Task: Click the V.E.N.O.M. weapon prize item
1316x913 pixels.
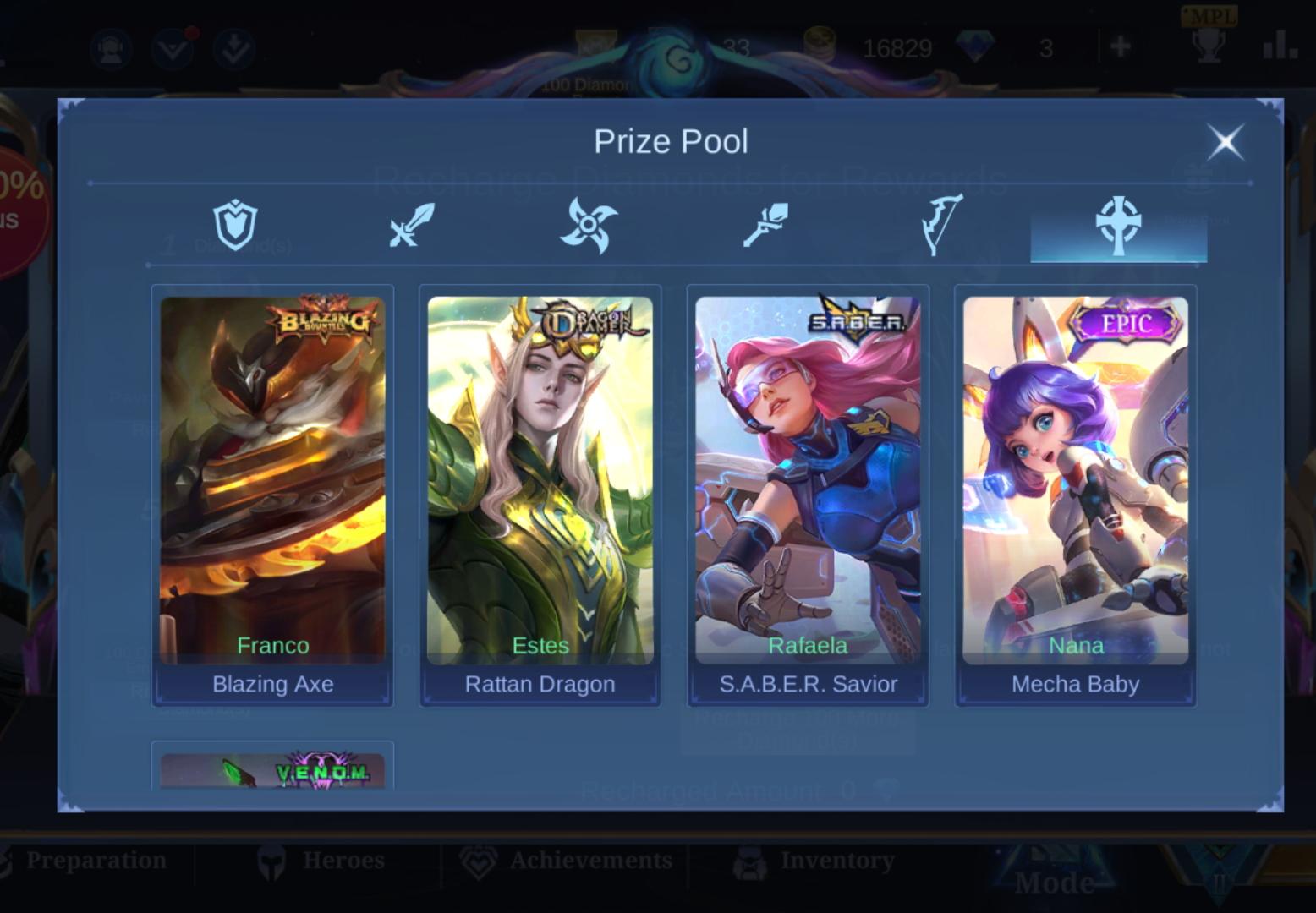Action: (x=271, y=769)
